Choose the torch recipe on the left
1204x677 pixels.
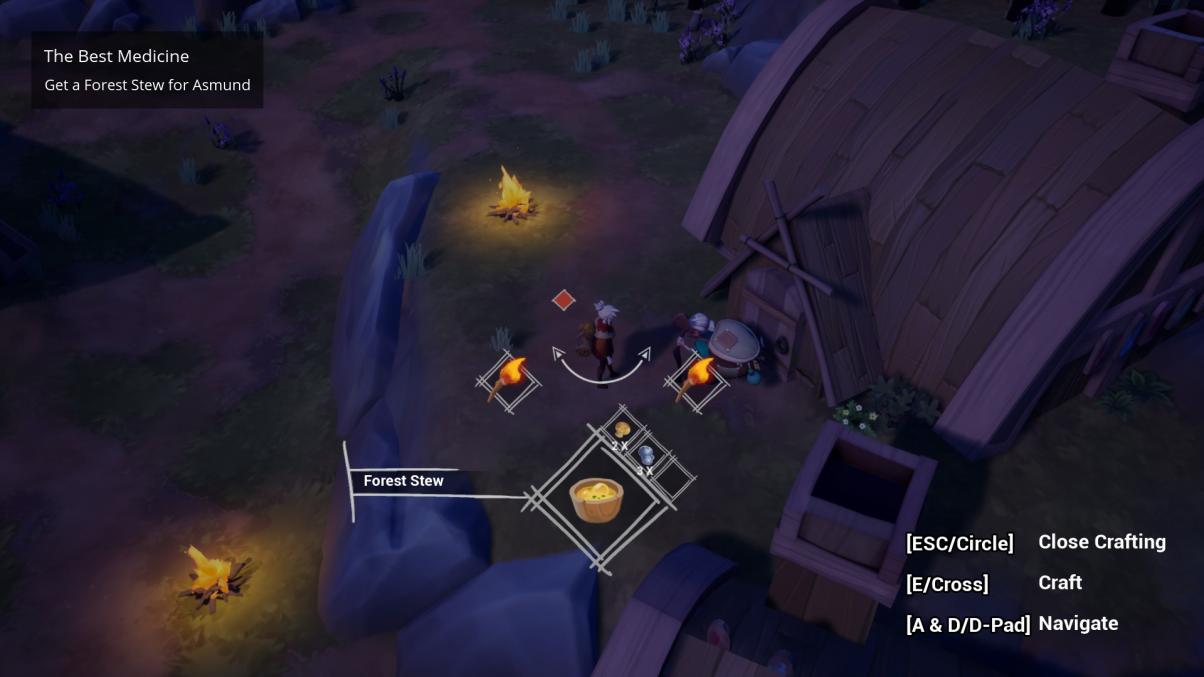click(x=508, y=379)
